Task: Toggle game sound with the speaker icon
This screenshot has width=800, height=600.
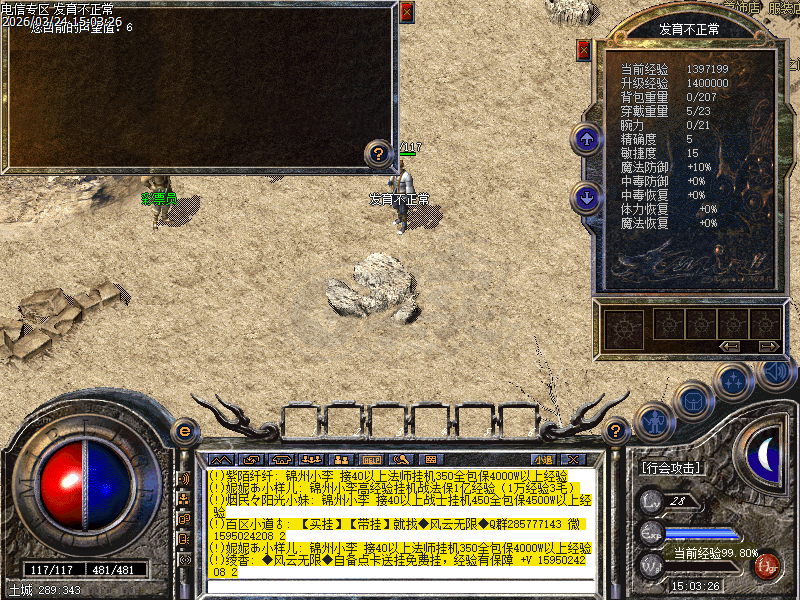Action: tap(774, 371)
